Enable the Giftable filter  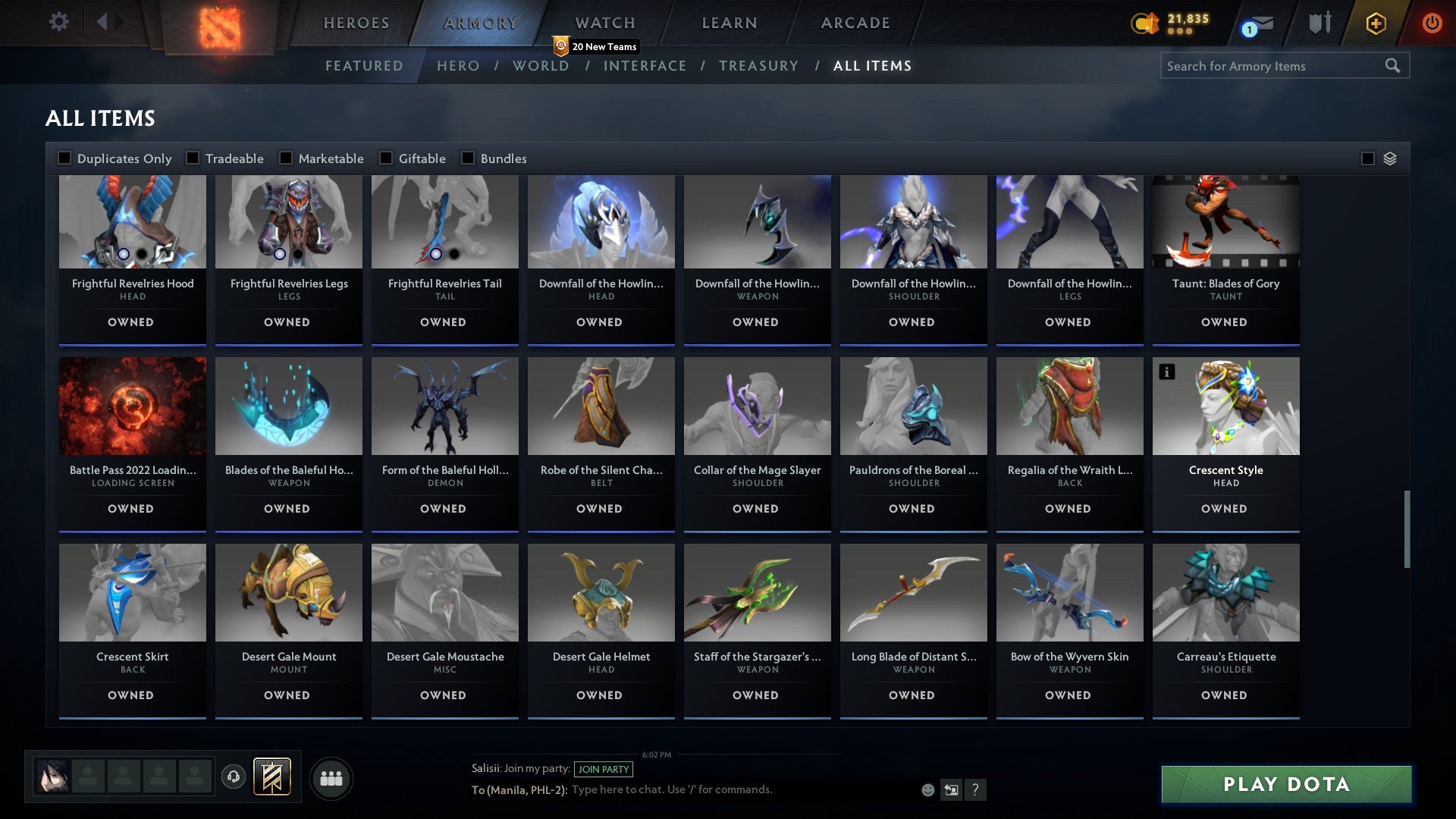pyautogui.click(x=385, y=158)
